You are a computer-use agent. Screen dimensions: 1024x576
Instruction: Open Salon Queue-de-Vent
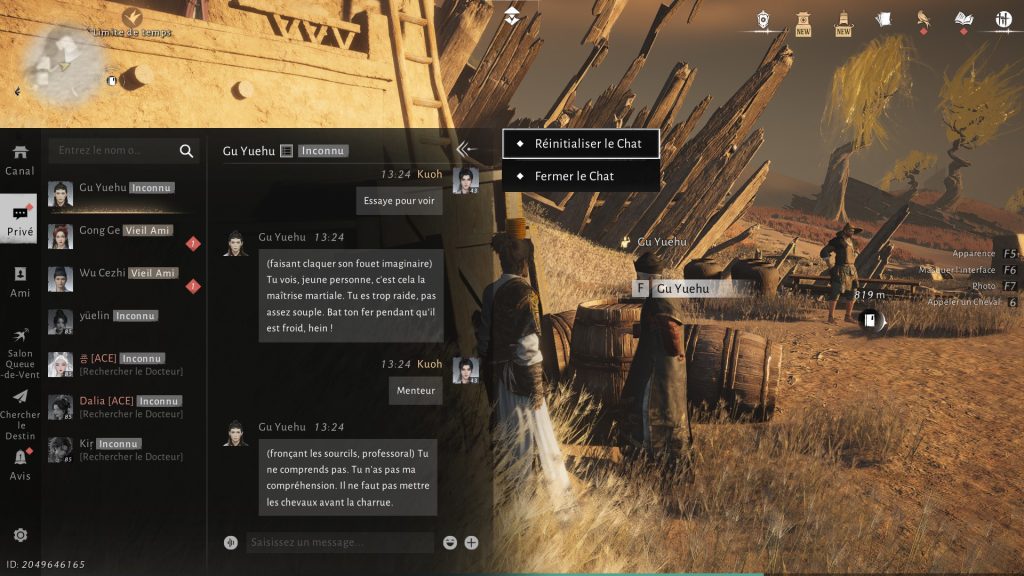pos(20,350)
